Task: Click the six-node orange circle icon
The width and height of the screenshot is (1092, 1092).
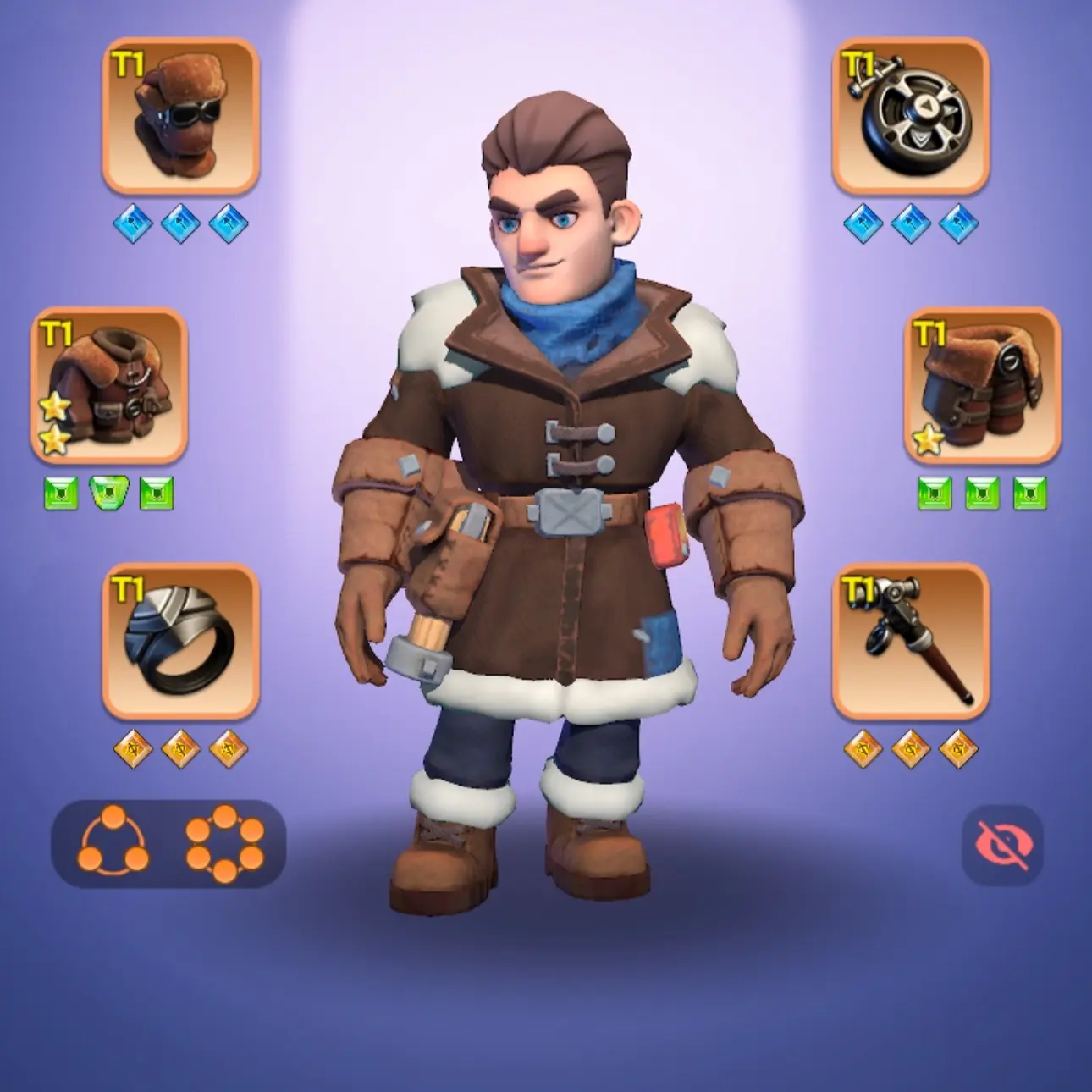Action: 224,844
